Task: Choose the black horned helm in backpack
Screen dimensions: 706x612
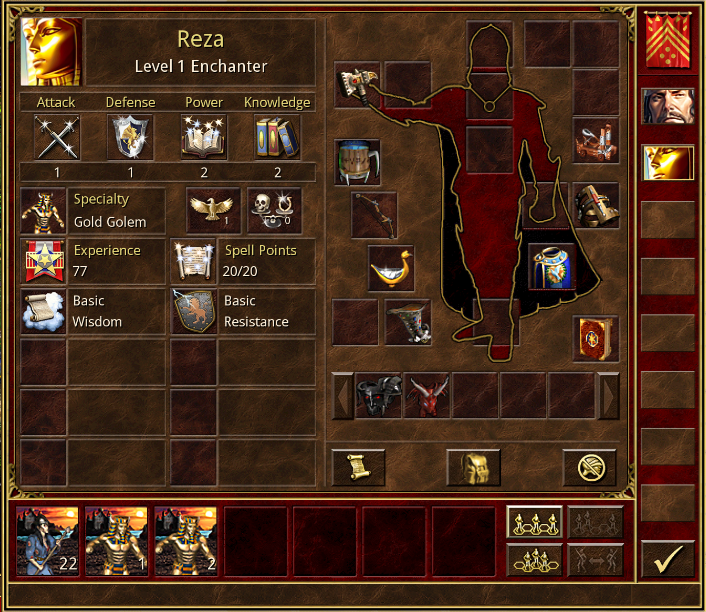Action: click(x=378, y=395)
